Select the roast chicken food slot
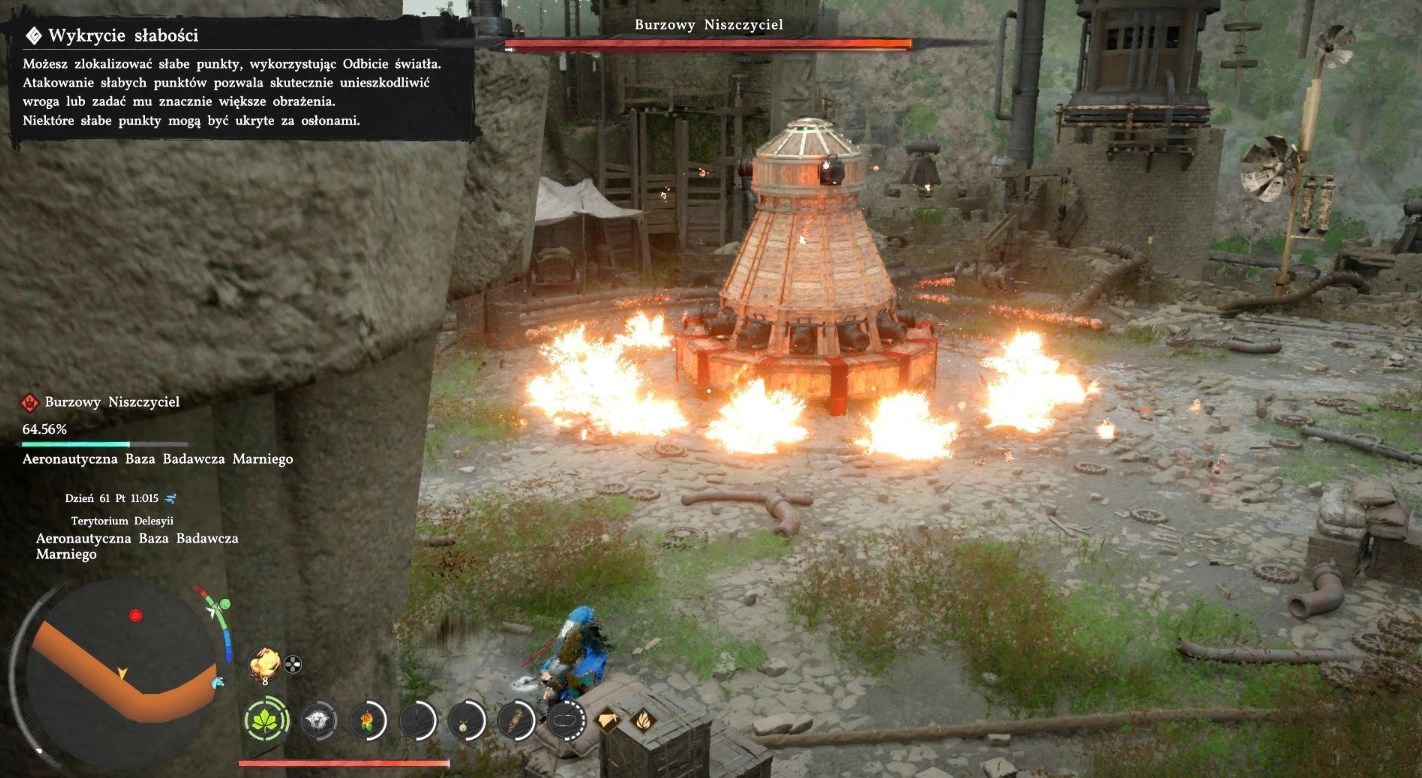1422x778 pixels. coord(264,661)
